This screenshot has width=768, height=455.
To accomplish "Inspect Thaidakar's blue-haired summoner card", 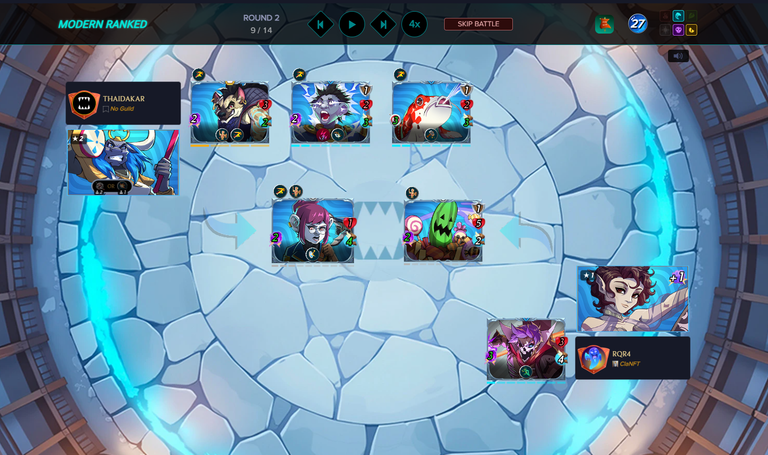I will 123,160.
